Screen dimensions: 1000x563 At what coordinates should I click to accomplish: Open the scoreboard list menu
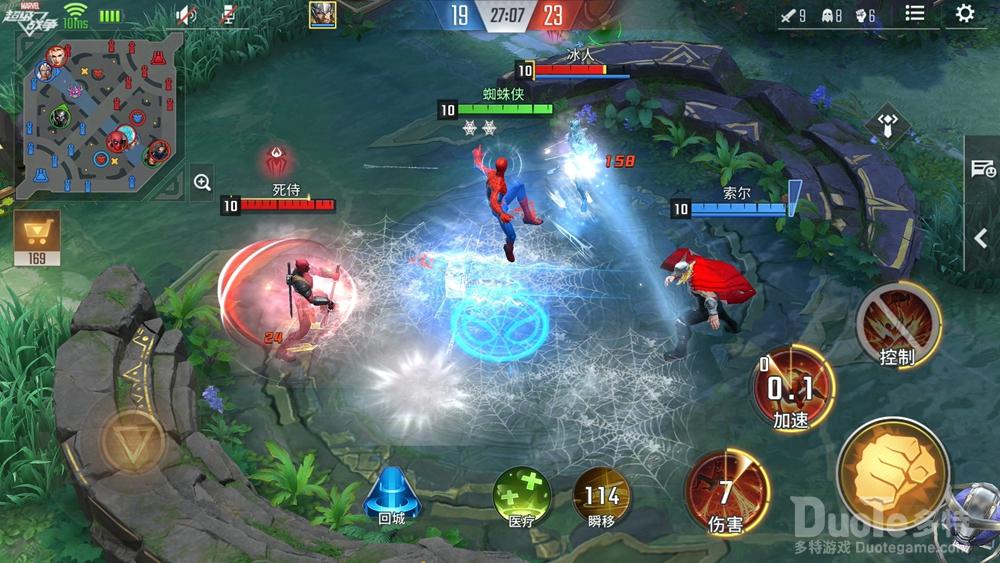tap(915, 13)
